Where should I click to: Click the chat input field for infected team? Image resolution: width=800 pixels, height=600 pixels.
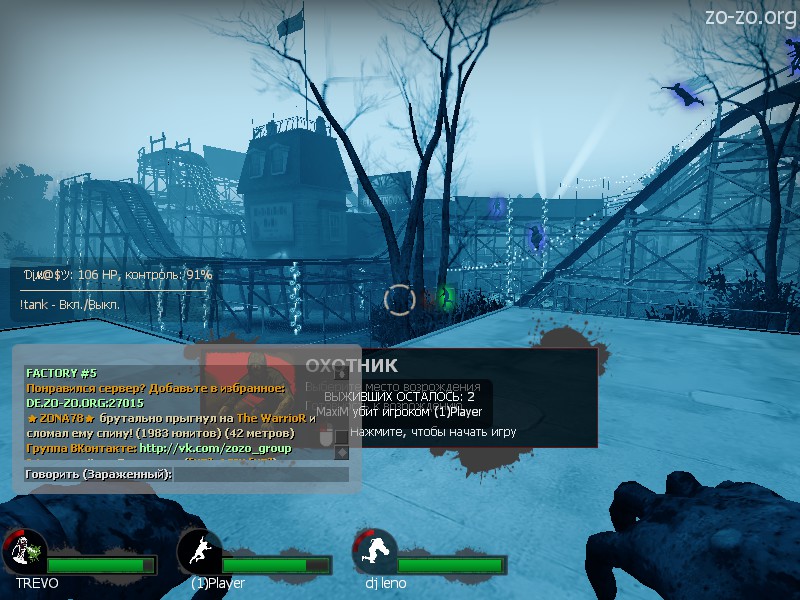click(262, 474)
